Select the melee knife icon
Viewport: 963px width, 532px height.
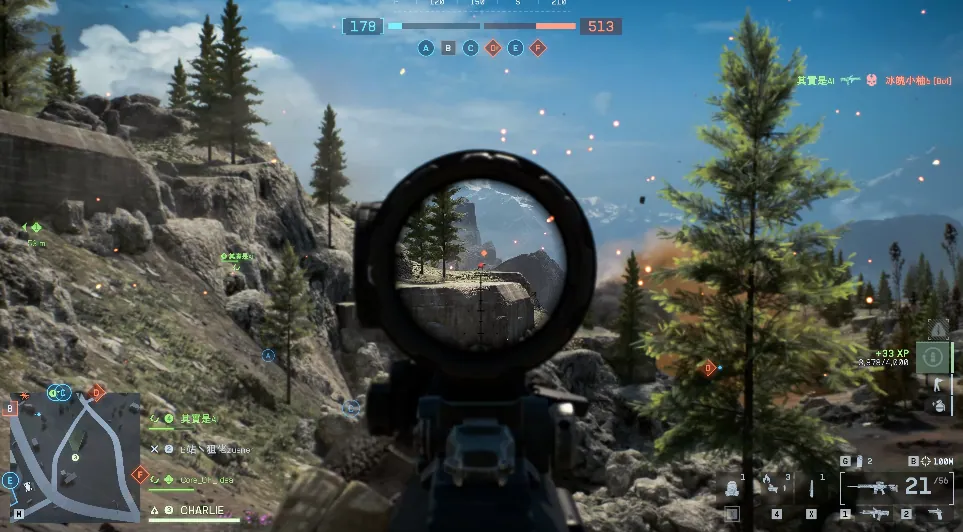pos(811,488)
